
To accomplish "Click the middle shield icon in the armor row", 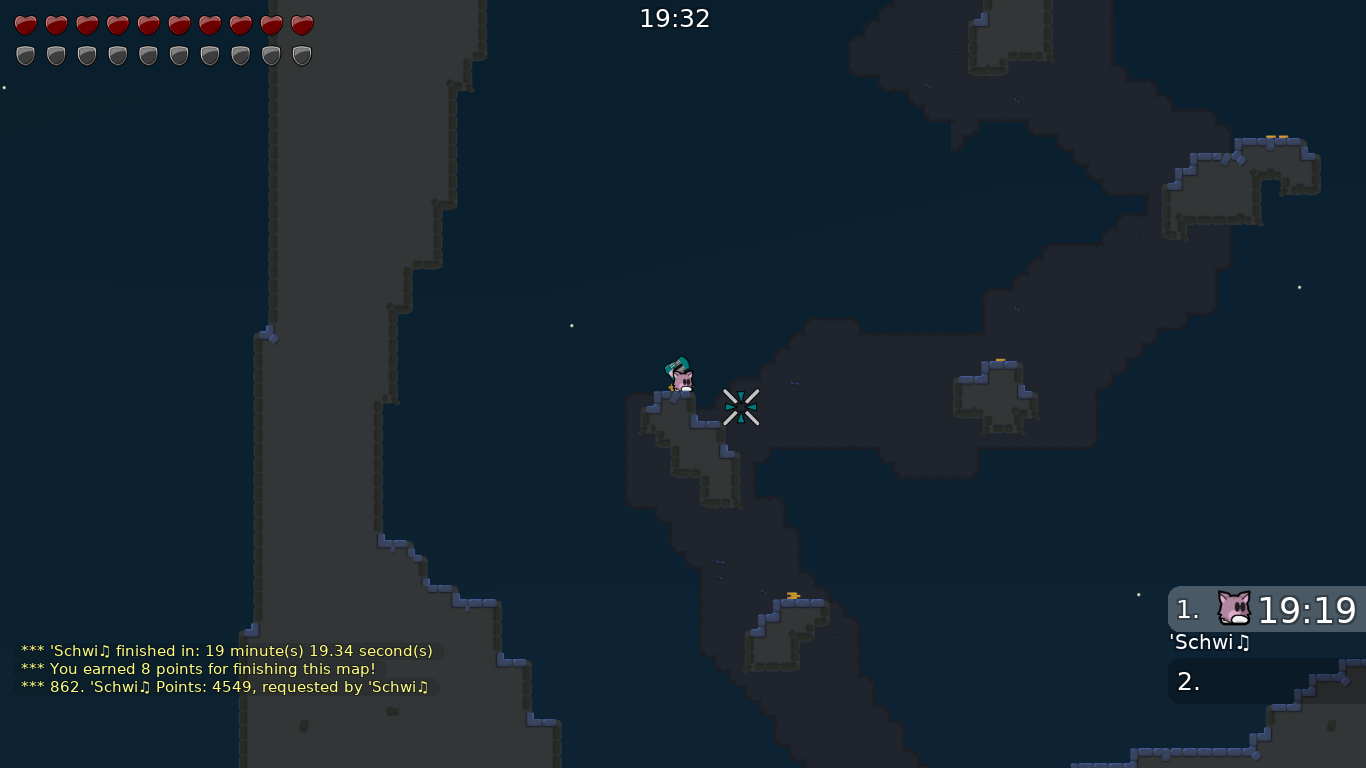I will pos(148,55).
